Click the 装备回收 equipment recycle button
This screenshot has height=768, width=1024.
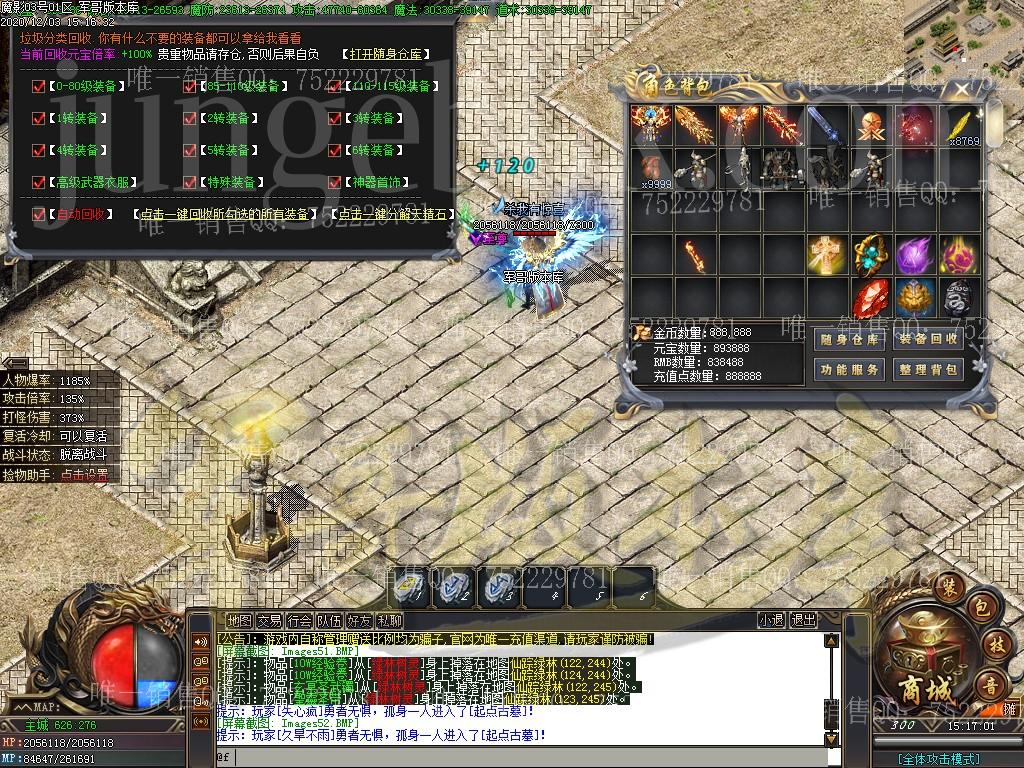928,340
